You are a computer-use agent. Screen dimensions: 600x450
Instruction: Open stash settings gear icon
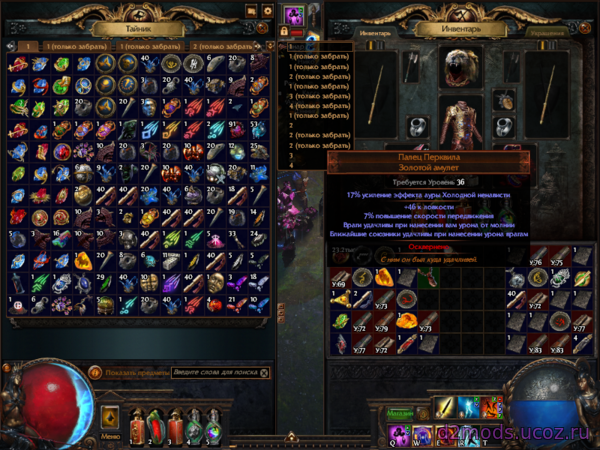267,11
